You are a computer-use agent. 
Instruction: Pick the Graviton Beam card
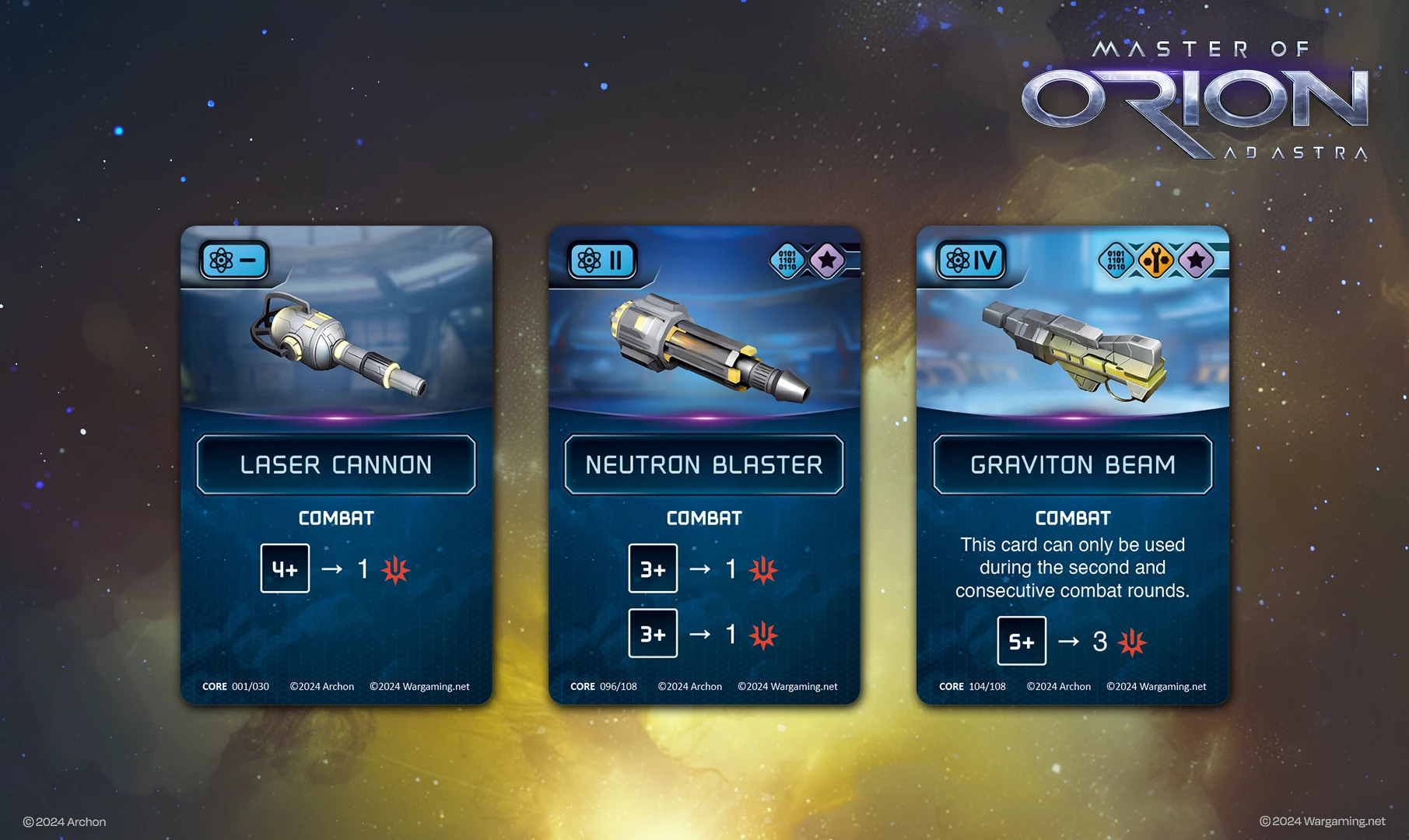tap(1072, 465)
